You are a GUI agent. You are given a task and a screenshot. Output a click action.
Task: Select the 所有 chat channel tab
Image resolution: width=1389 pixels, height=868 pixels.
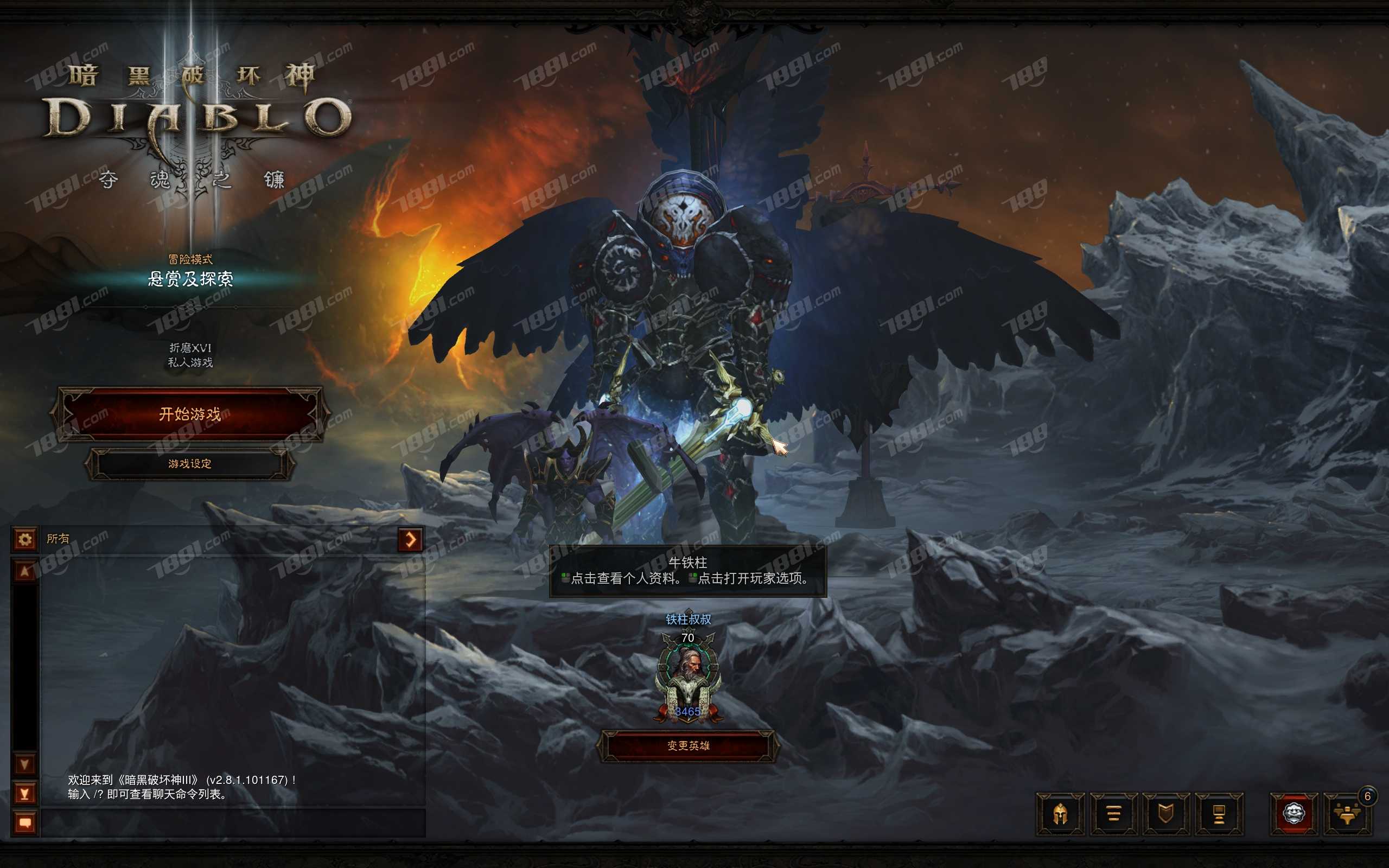58,539
